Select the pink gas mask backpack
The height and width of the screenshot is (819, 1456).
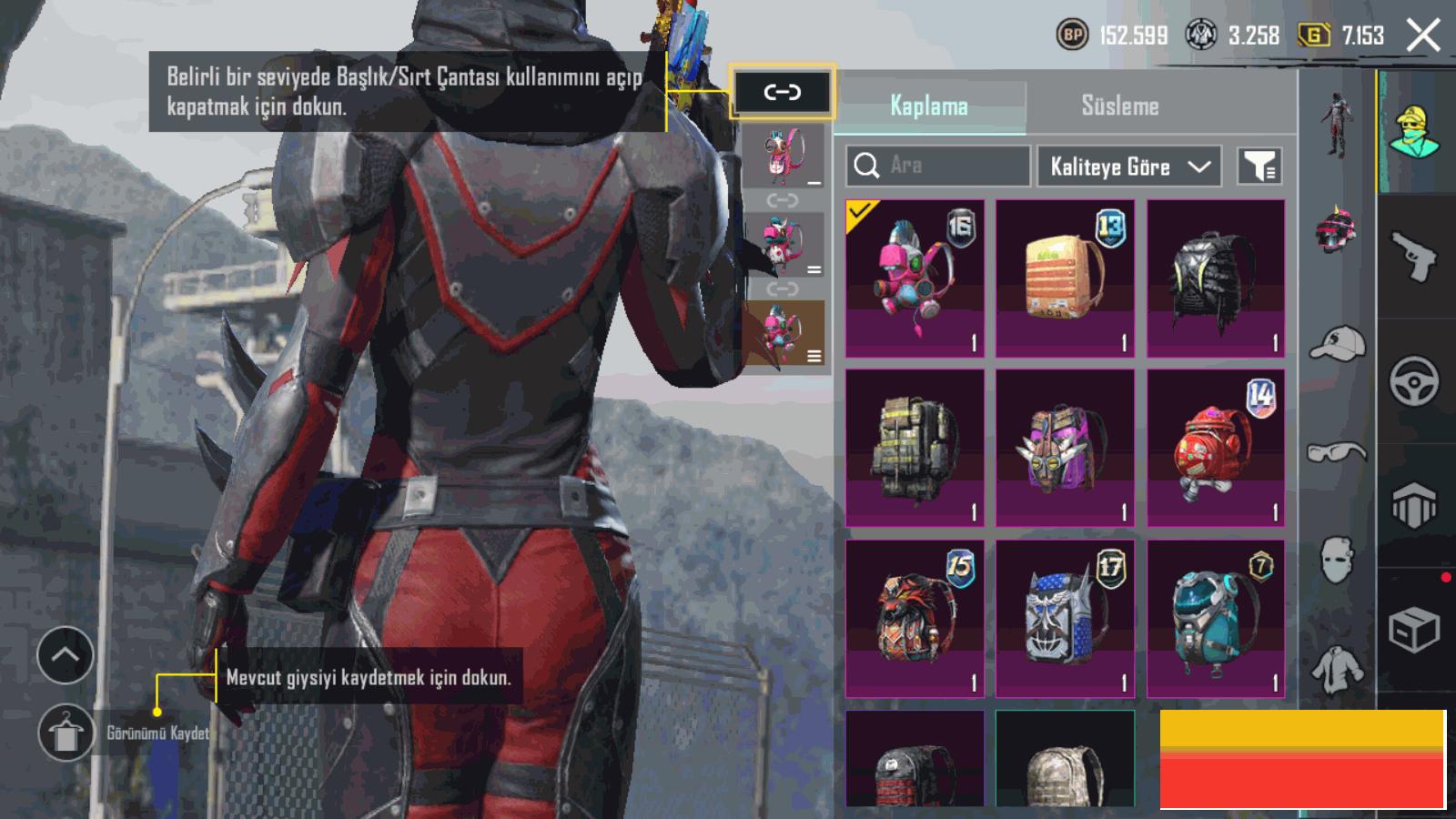pyautogui.click(x=915, y=278)
